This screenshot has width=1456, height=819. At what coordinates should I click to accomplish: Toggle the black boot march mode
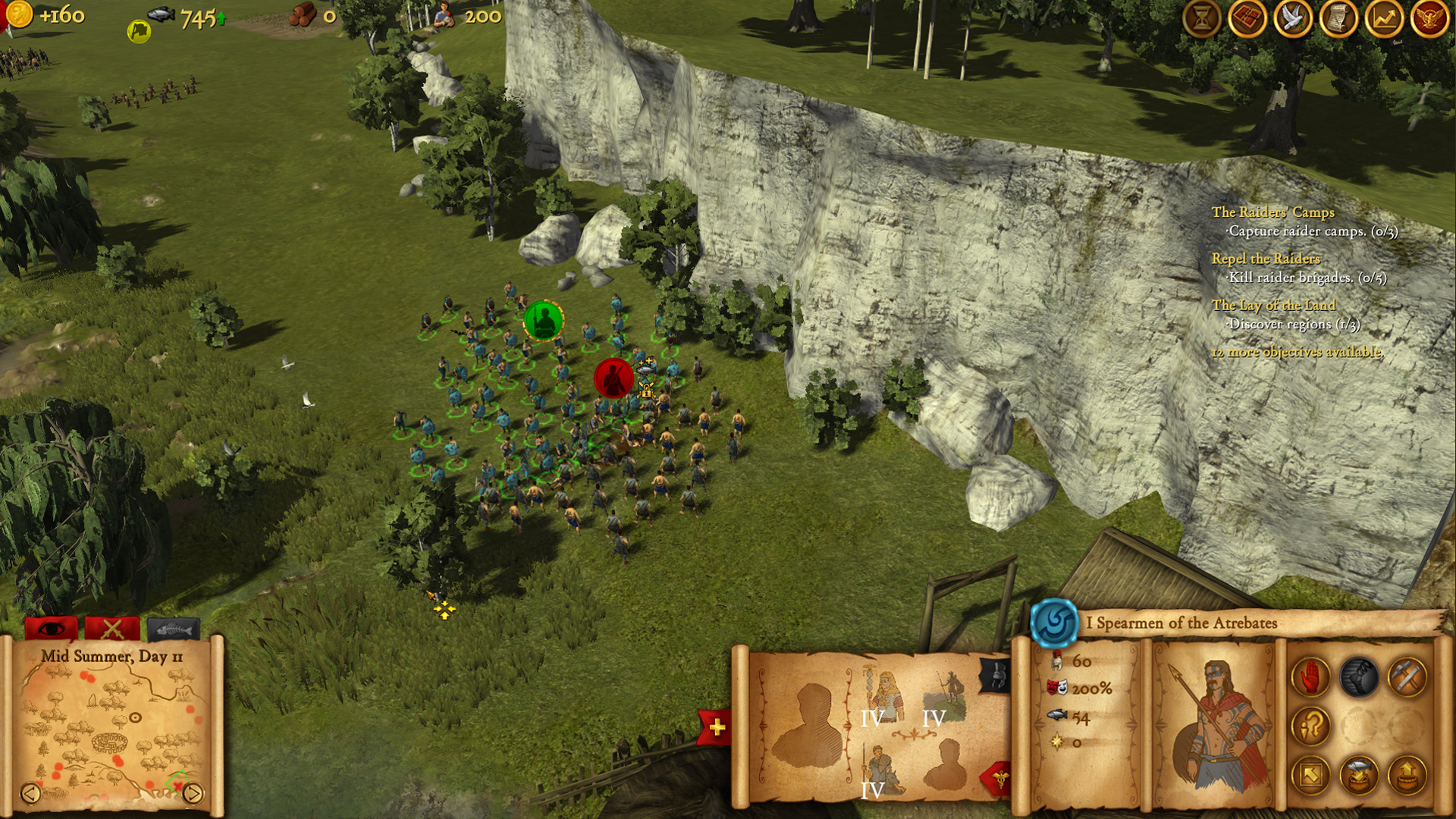[1358, 677]
